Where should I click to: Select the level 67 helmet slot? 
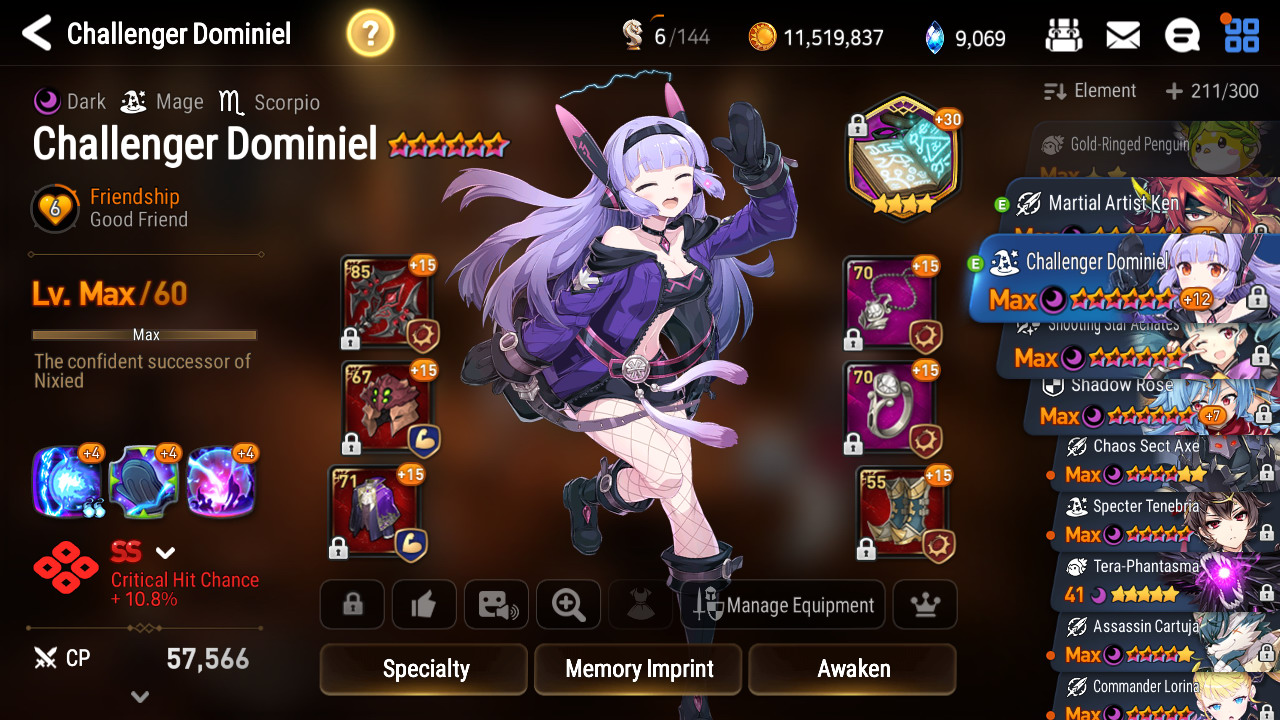pyautogui.click(x=388, y=408)
